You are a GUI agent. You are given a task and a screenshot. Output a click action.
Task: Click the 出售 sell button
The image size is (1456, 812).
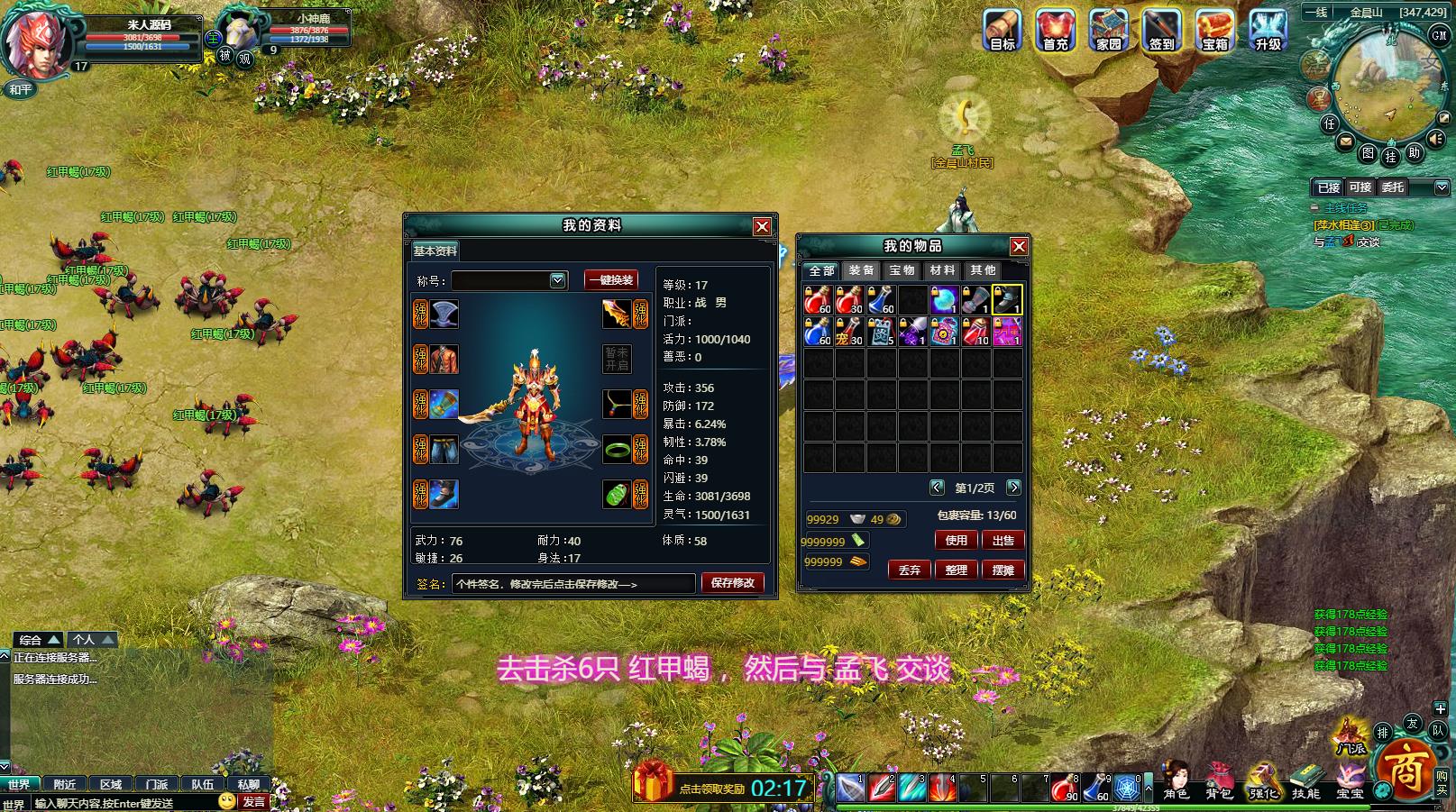click(1003, 540)
